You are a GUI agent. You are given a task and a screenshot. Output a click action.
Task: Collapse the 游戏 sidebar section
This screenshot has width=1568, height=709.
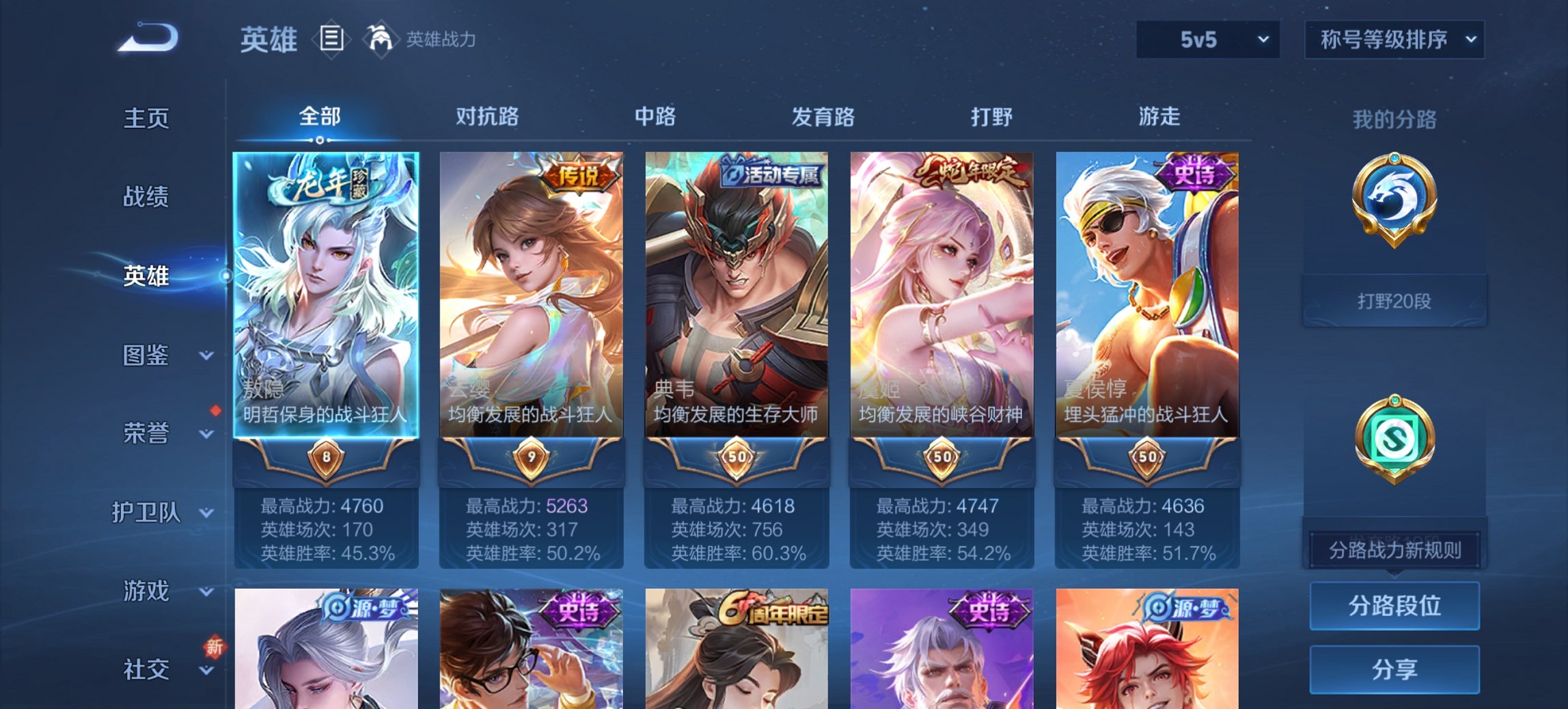(147, 591)
